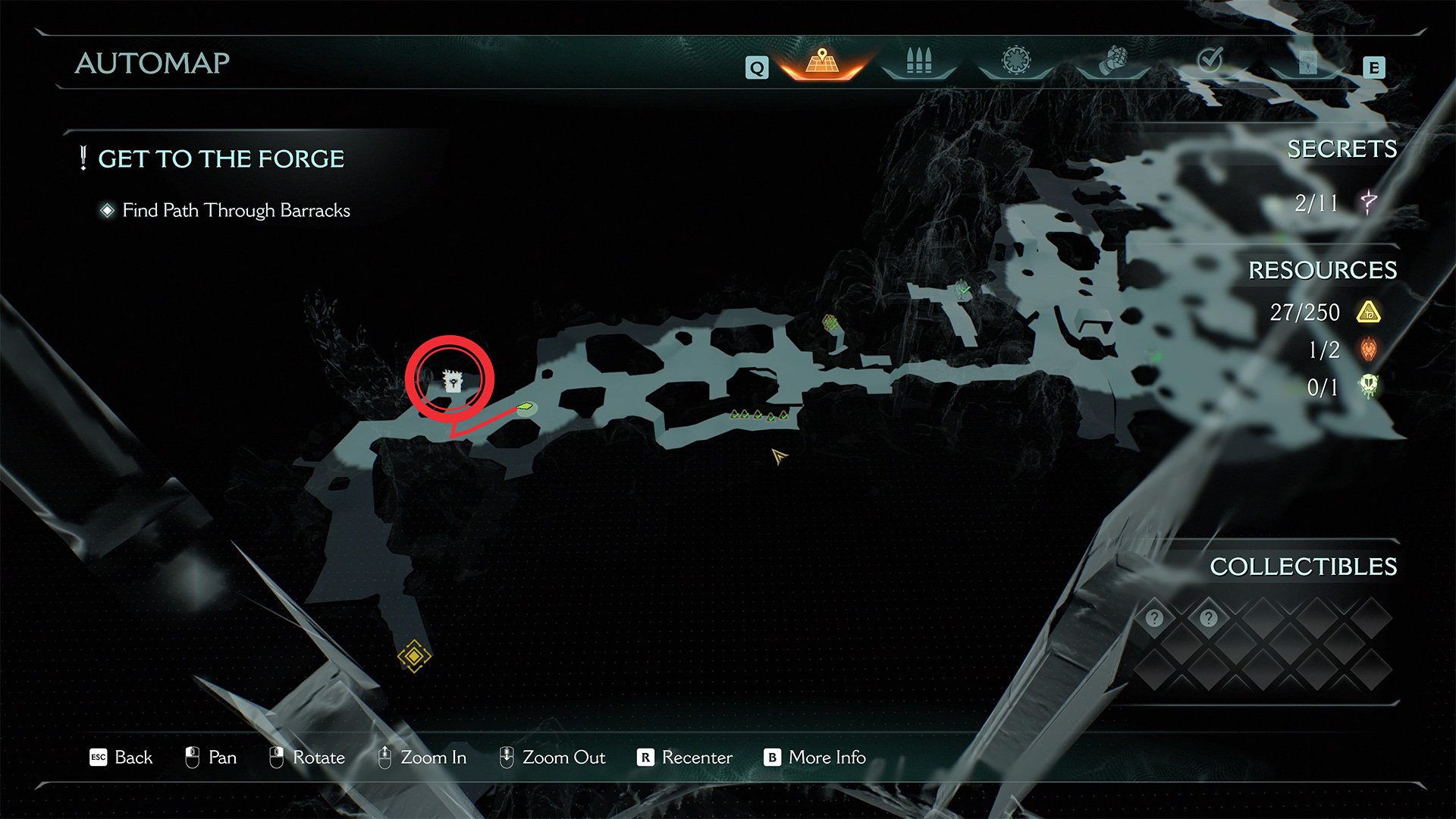Switch to the armored gauntlet tab

coord(1113,60)
